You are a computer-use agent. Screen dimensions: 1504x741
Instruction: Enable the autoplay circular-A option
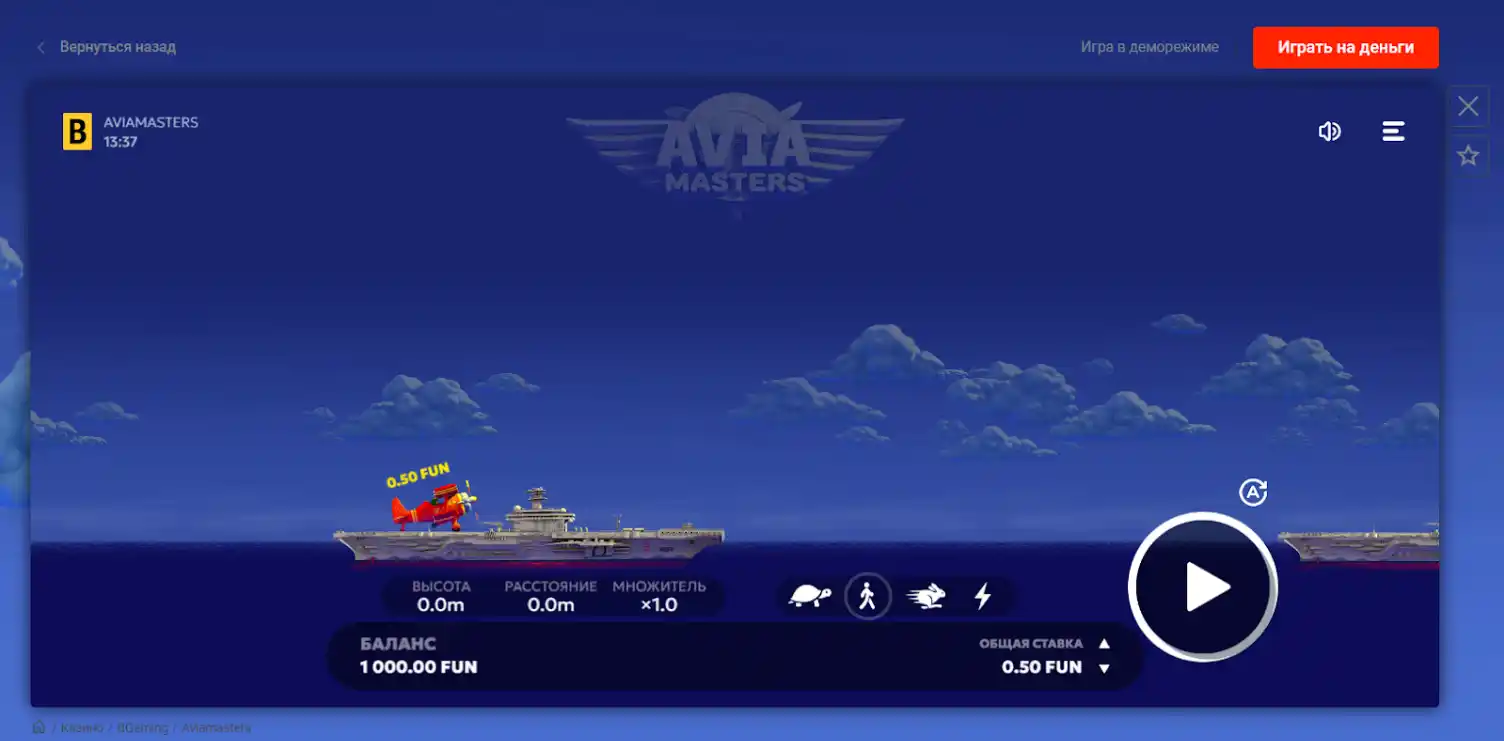tap(1253, 491)
